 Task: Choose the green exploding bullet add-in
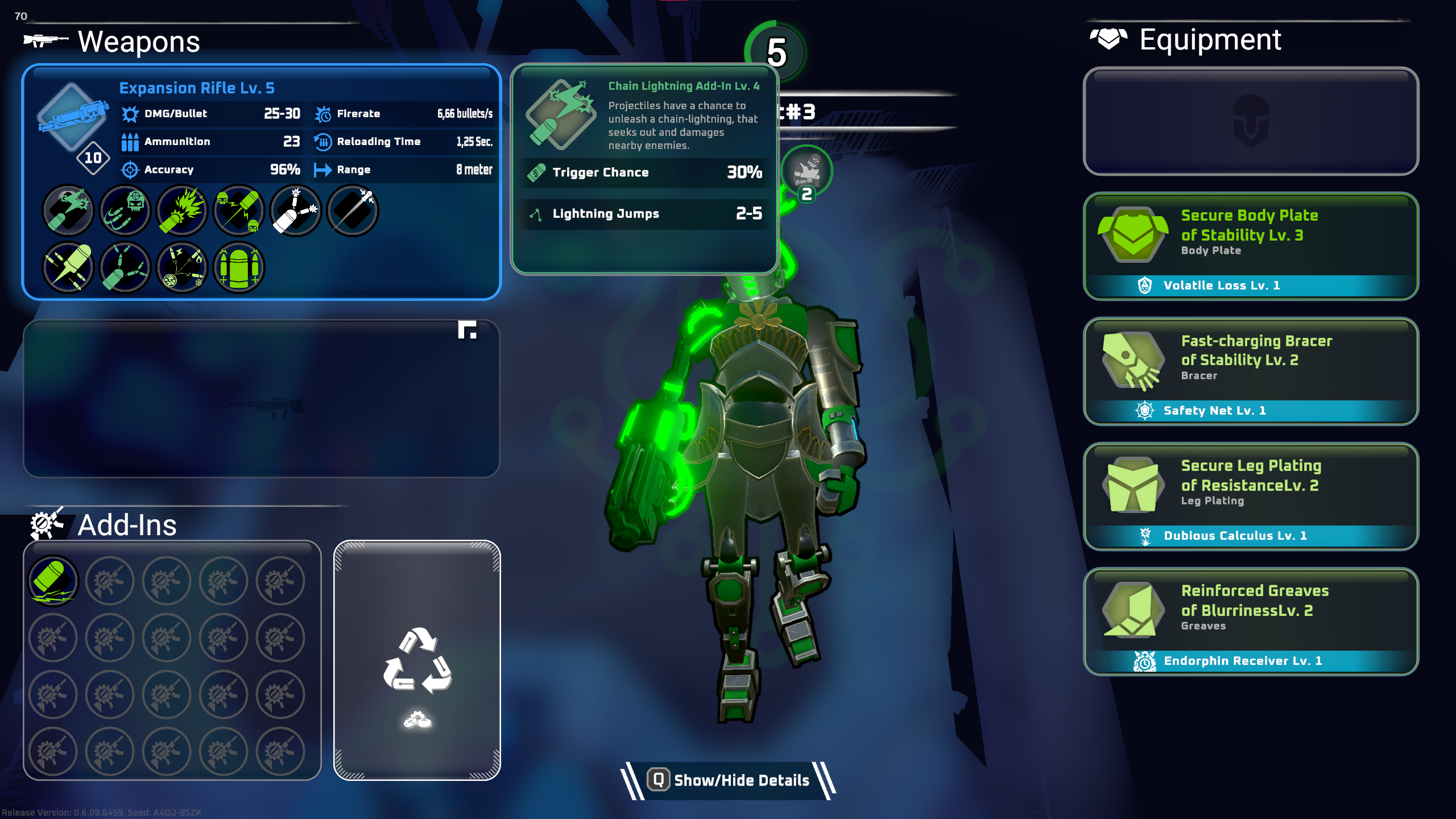point(181,211)
